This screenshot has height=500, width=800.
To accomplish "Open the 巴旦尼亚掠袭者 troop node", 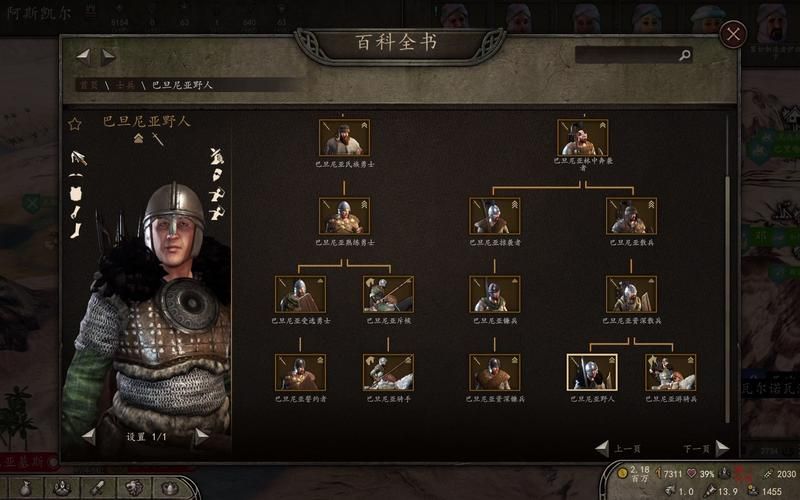I will (x=495, y=216).
